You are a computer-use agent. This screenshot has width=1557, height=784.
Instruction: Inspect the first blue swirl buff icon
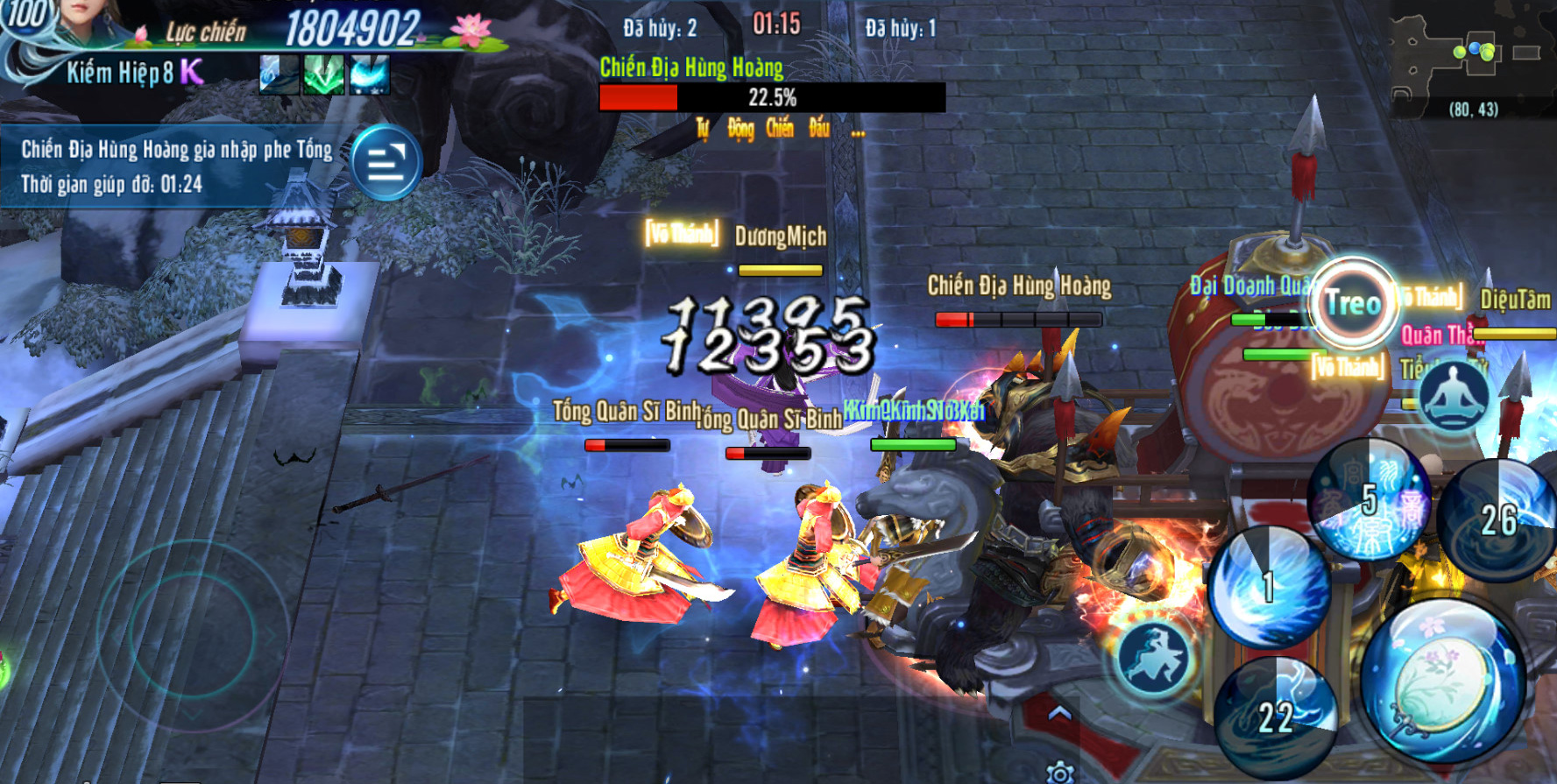[279, 75]
